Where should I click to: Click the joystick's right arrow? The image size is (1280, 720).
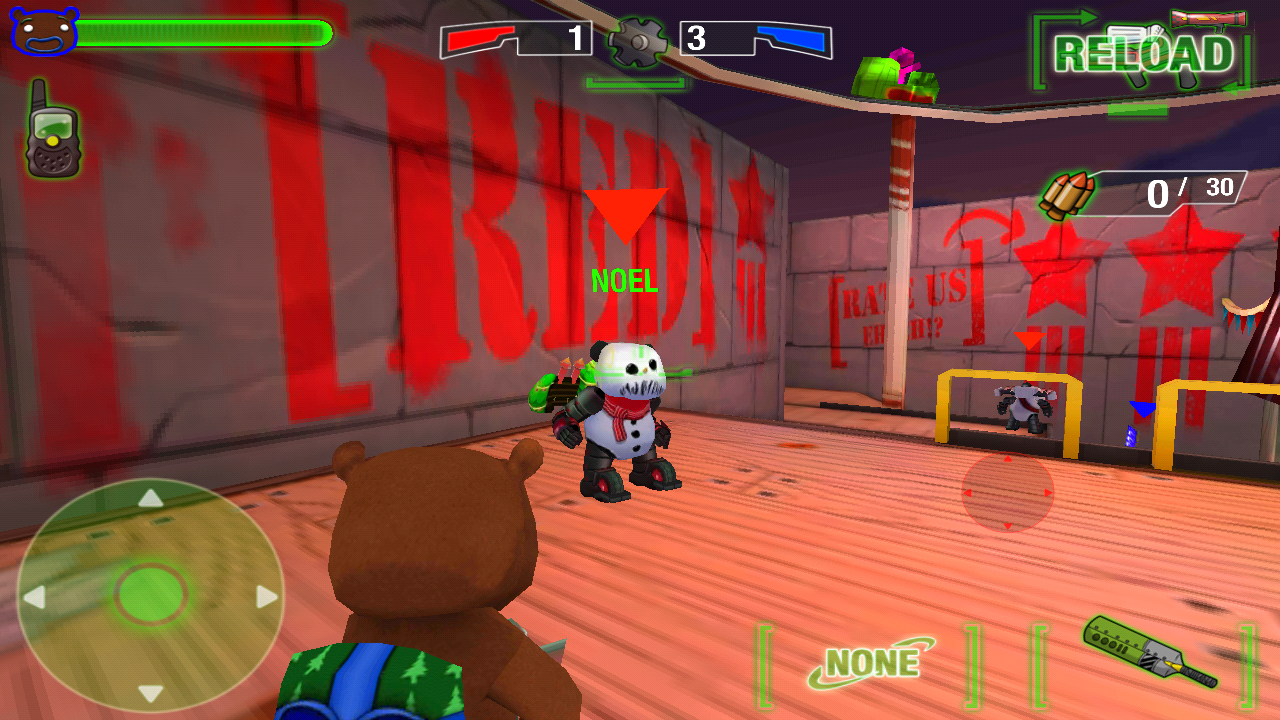coord(266,597)
